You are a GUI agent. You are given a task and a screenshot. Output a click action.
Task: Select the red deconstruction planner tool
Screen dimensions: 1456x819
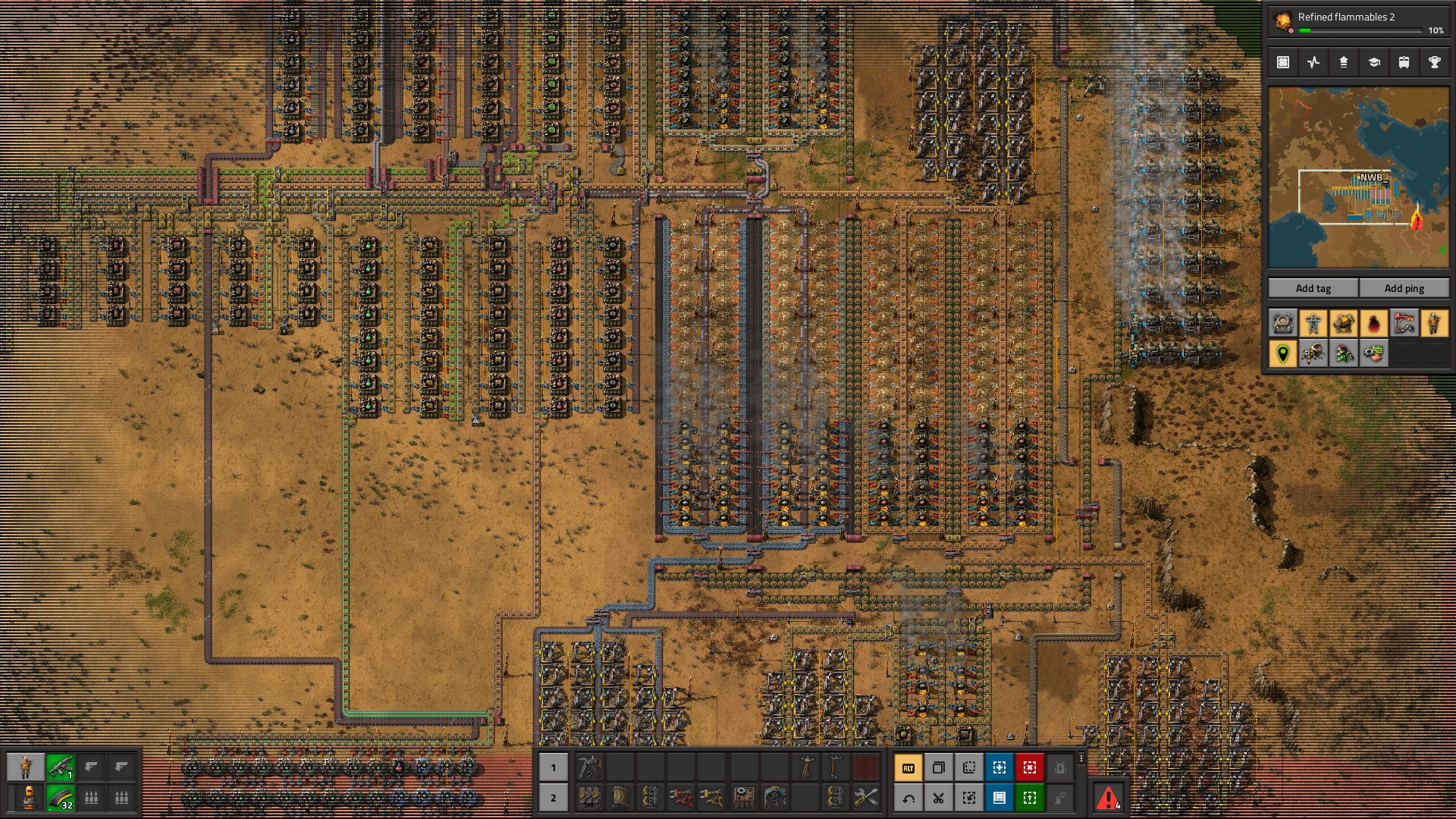click(1030, 768)
